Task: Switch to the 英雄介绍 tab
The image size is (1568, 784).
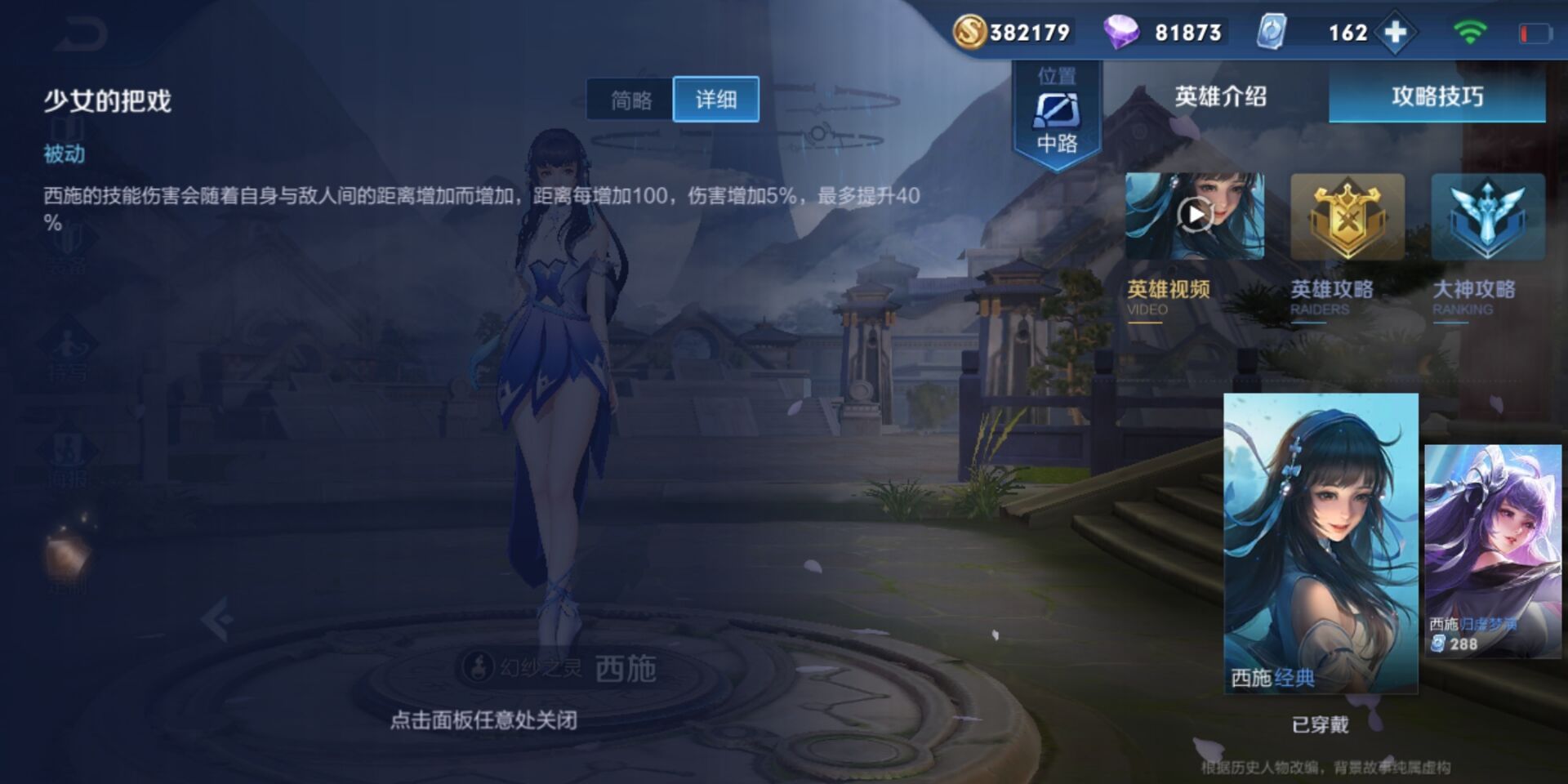Action: [1219, 96]
